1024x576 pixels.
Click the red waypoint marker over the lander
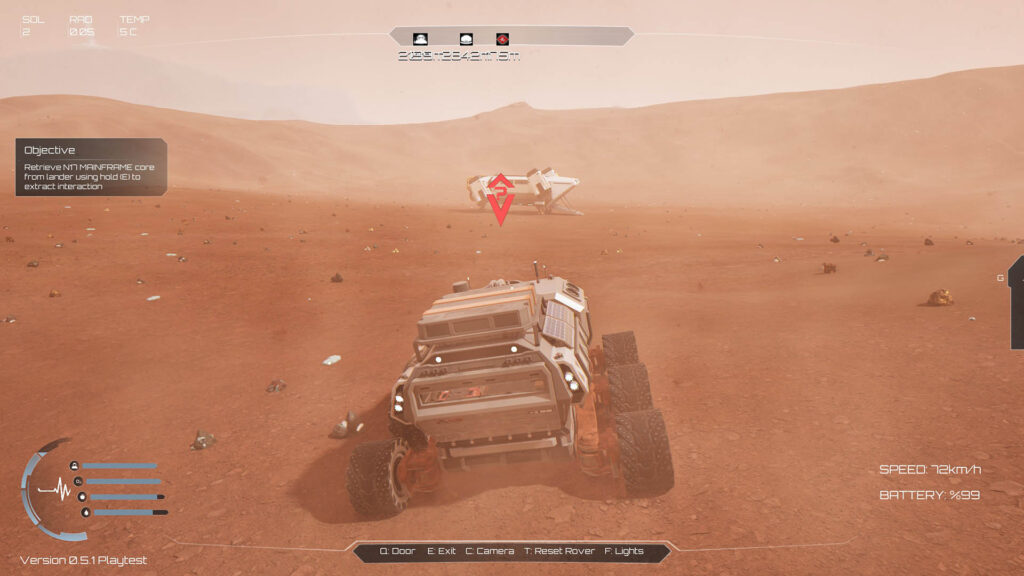[x=501, y=199]
